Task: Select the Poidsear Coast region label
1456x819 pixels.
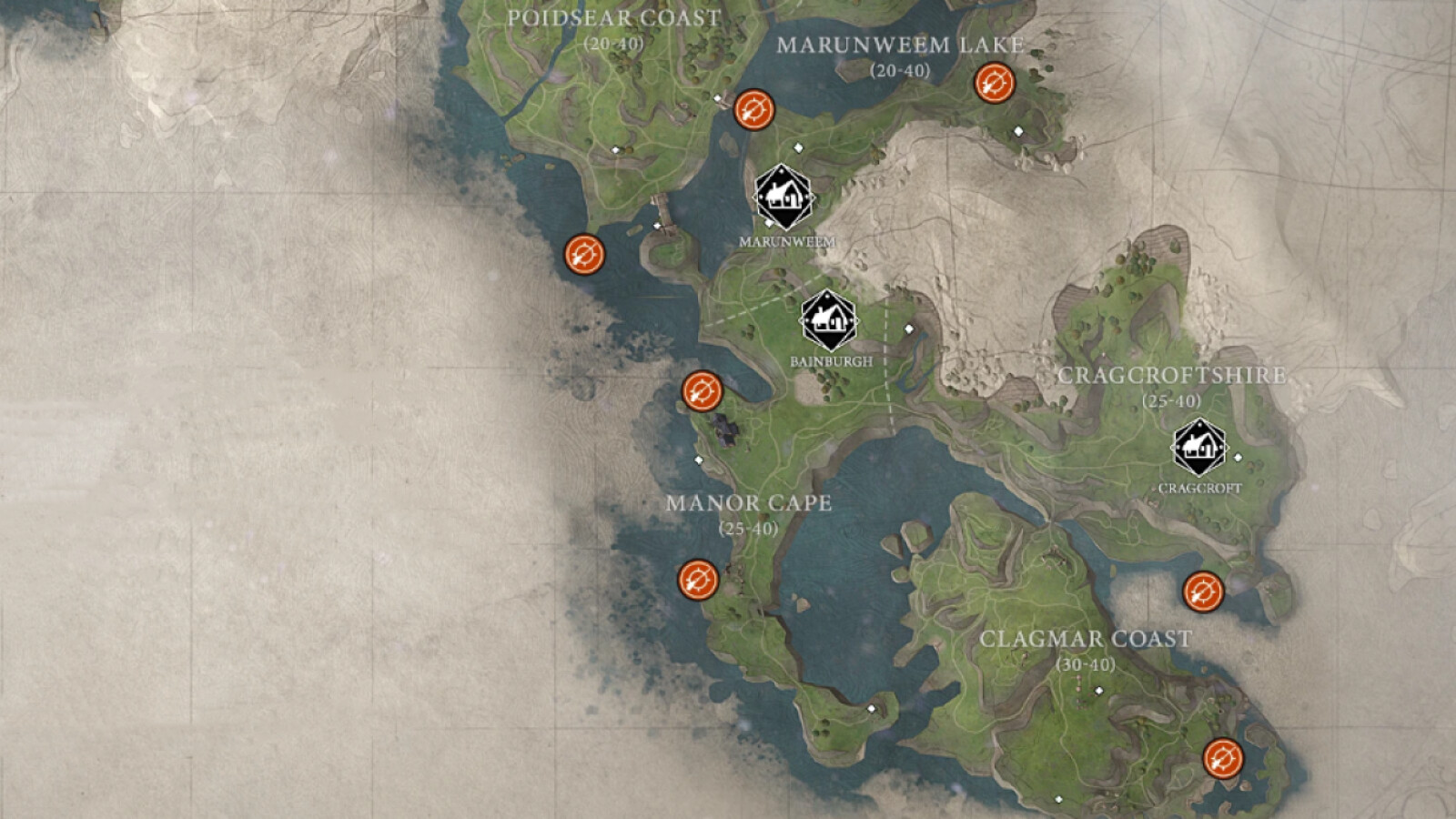Action: point(613,16)
